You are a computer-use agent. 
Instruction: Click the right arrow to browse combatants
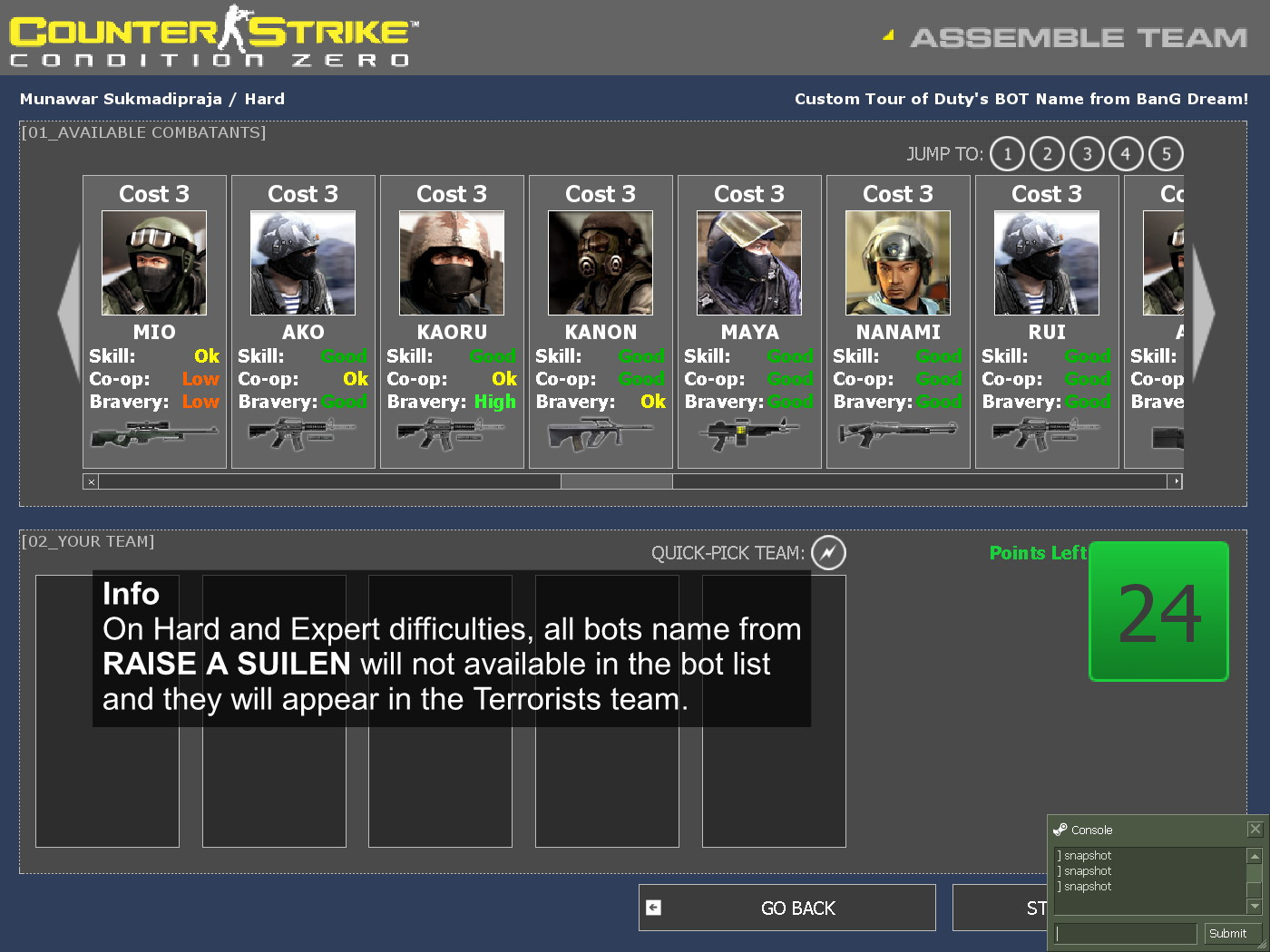1202,313
